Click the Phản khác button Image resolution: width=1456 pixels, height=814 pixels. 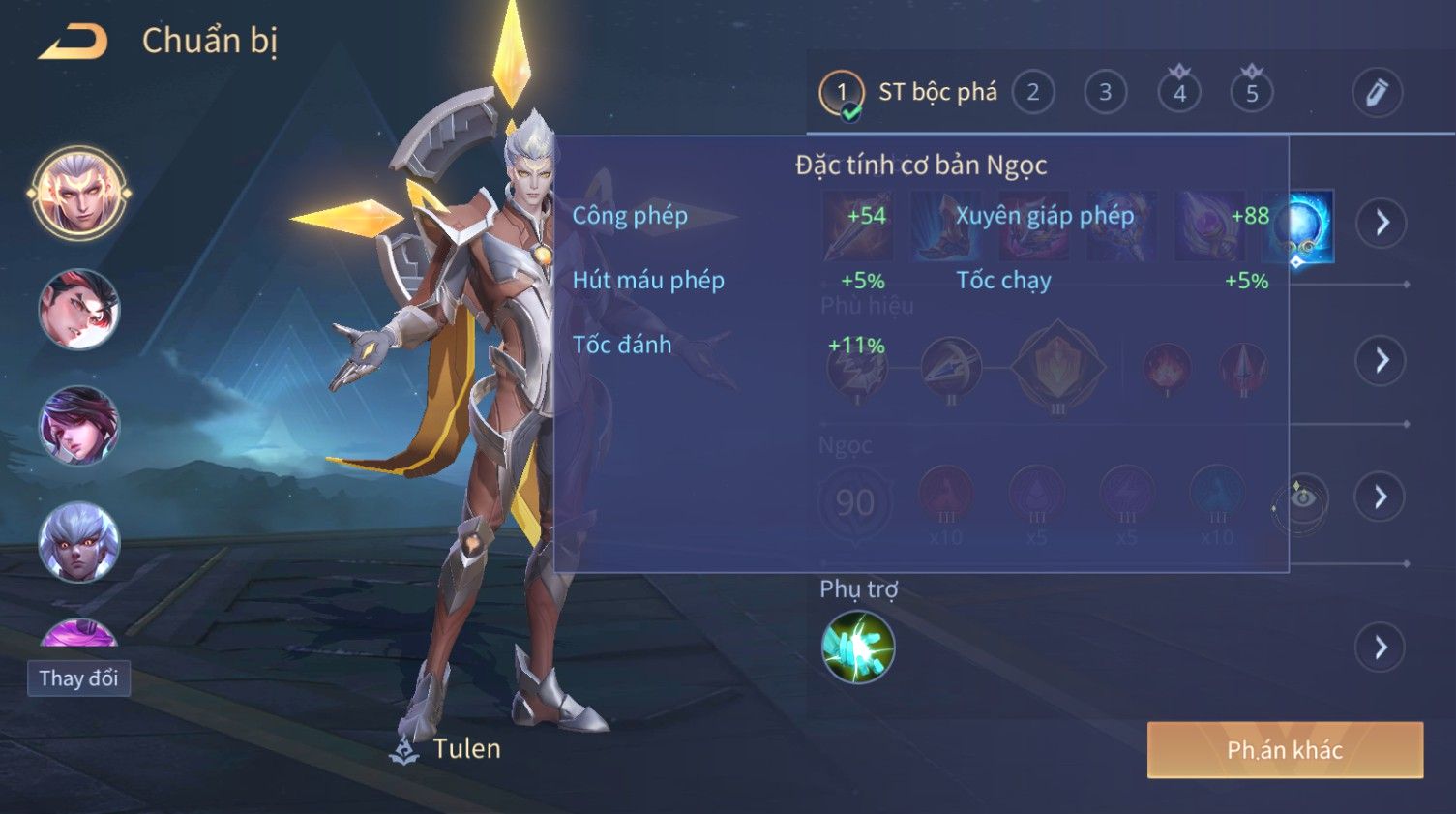[1284, 750]
